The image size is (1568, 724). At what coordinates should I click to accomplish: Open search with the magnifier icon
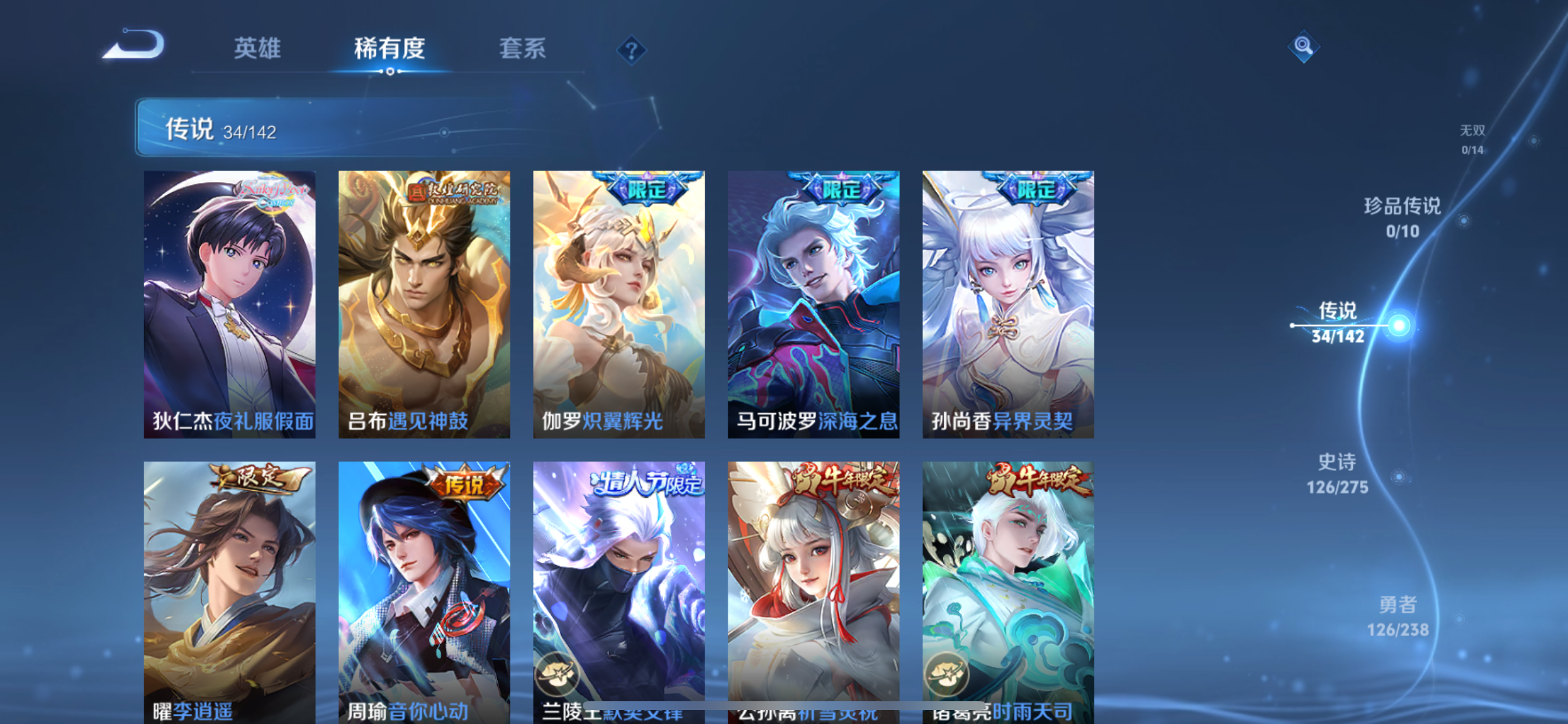[x=1303, y=45]
